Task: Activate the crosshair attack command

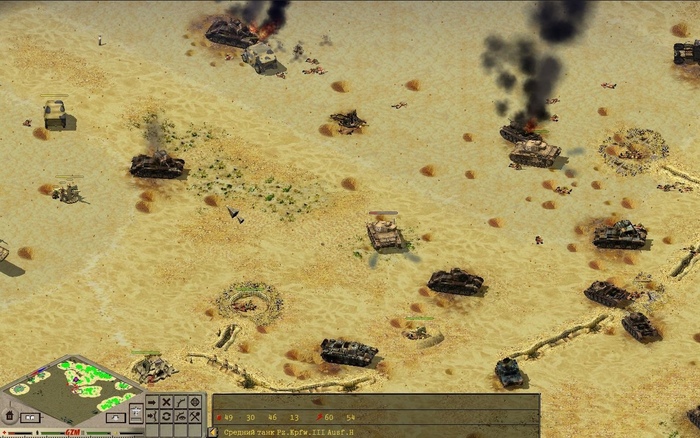Action: [195, 402]
